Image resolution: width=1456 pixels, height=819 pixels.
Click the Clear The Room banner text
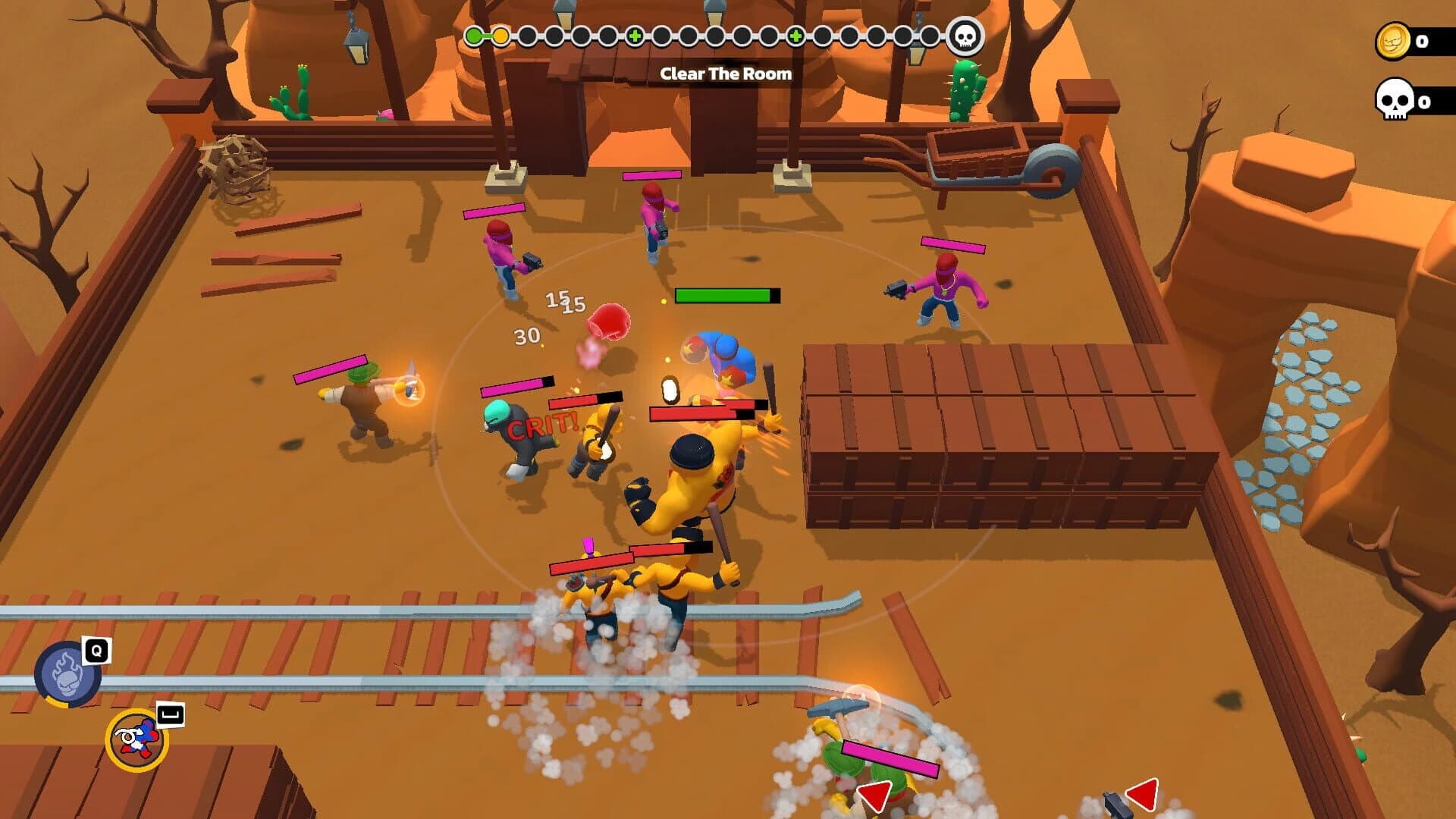click(x=727, y=74)
